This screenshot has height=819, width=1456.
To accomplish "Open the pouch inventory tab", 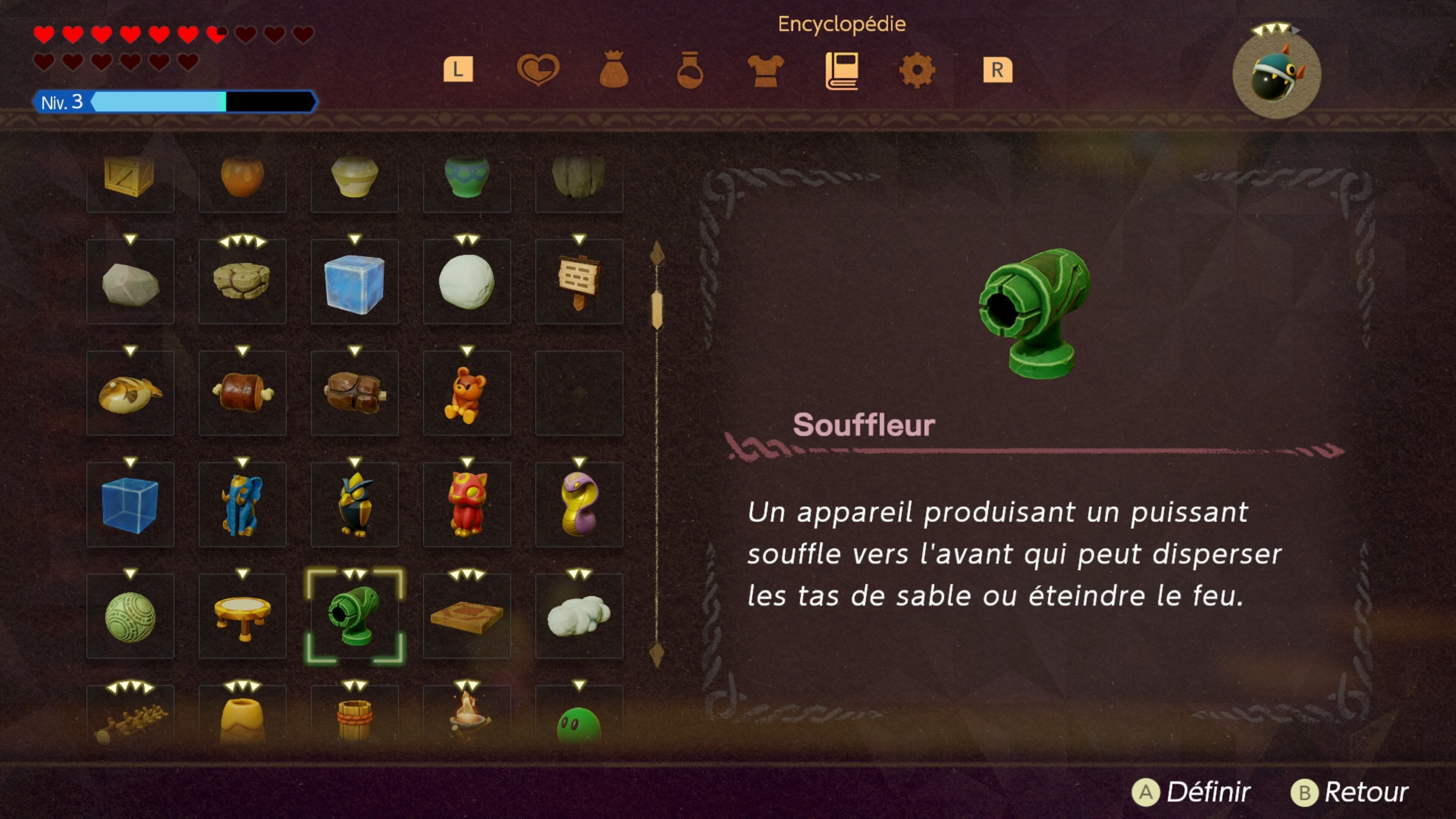I will 614,70.
